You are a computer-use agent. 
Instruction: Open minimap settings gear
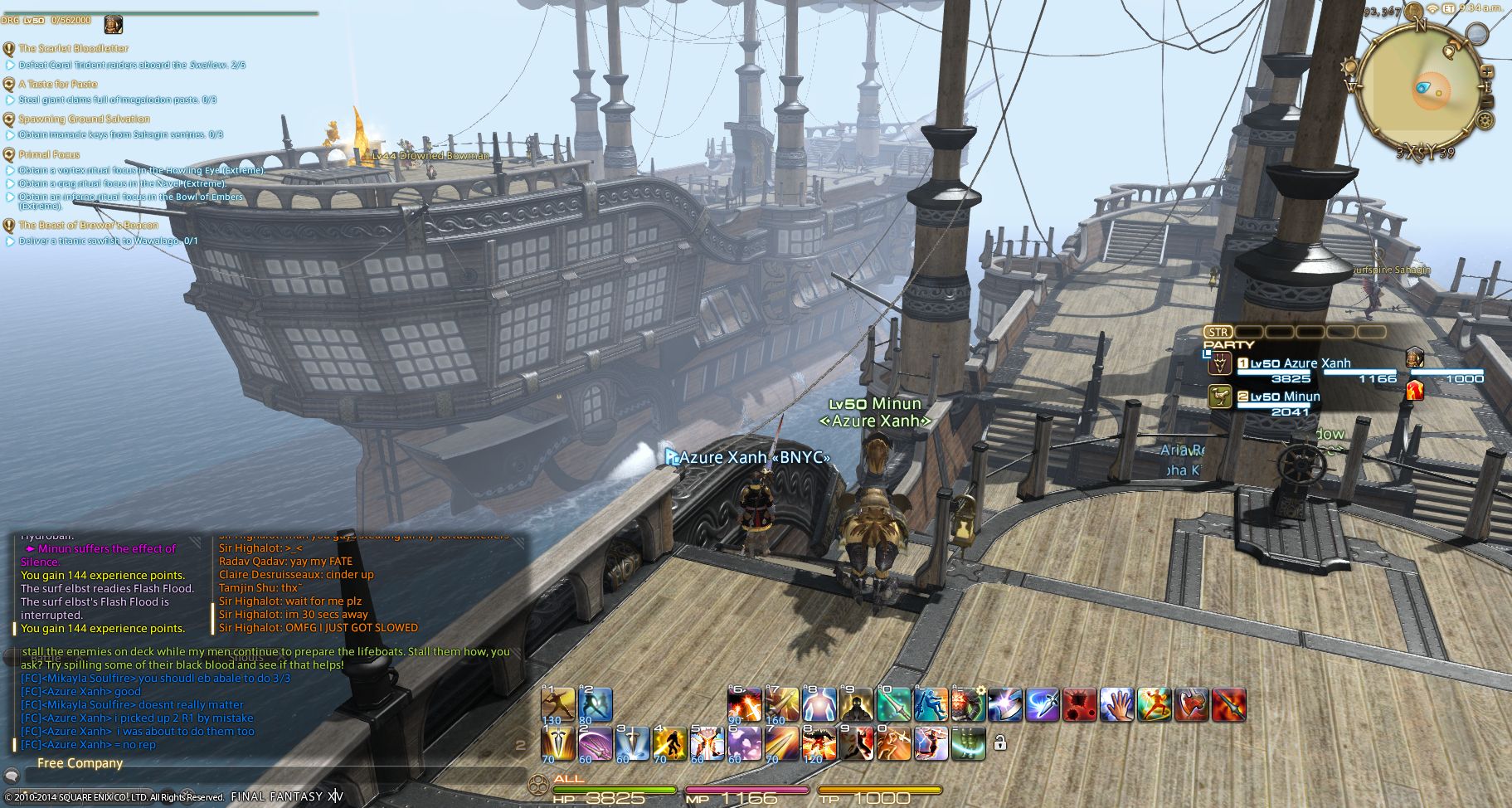tap(1485, 121)
